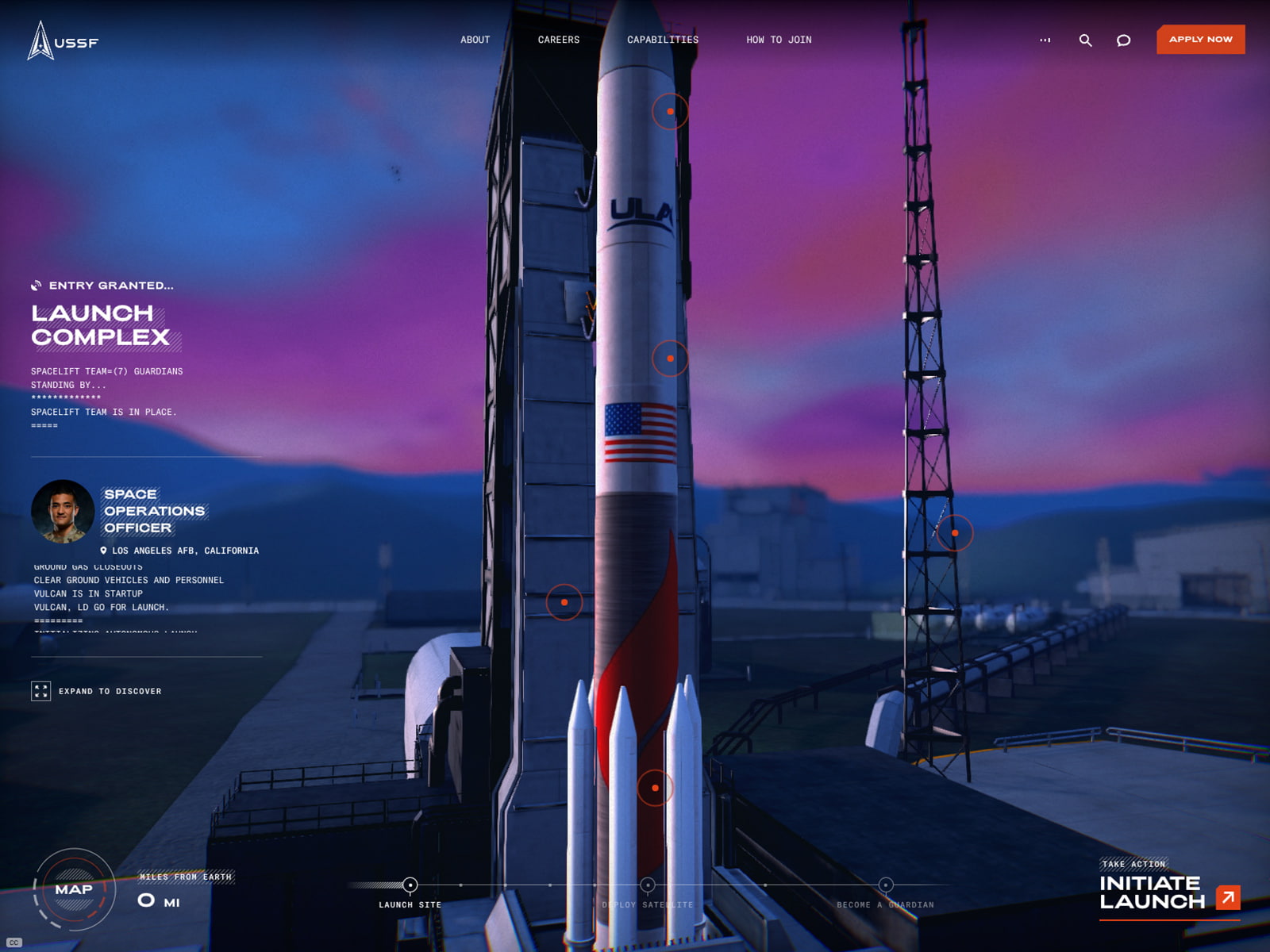1270x952 pixels.
Task: Open the MAP dial in the bottom corner
Action: [x=74, y=889]
